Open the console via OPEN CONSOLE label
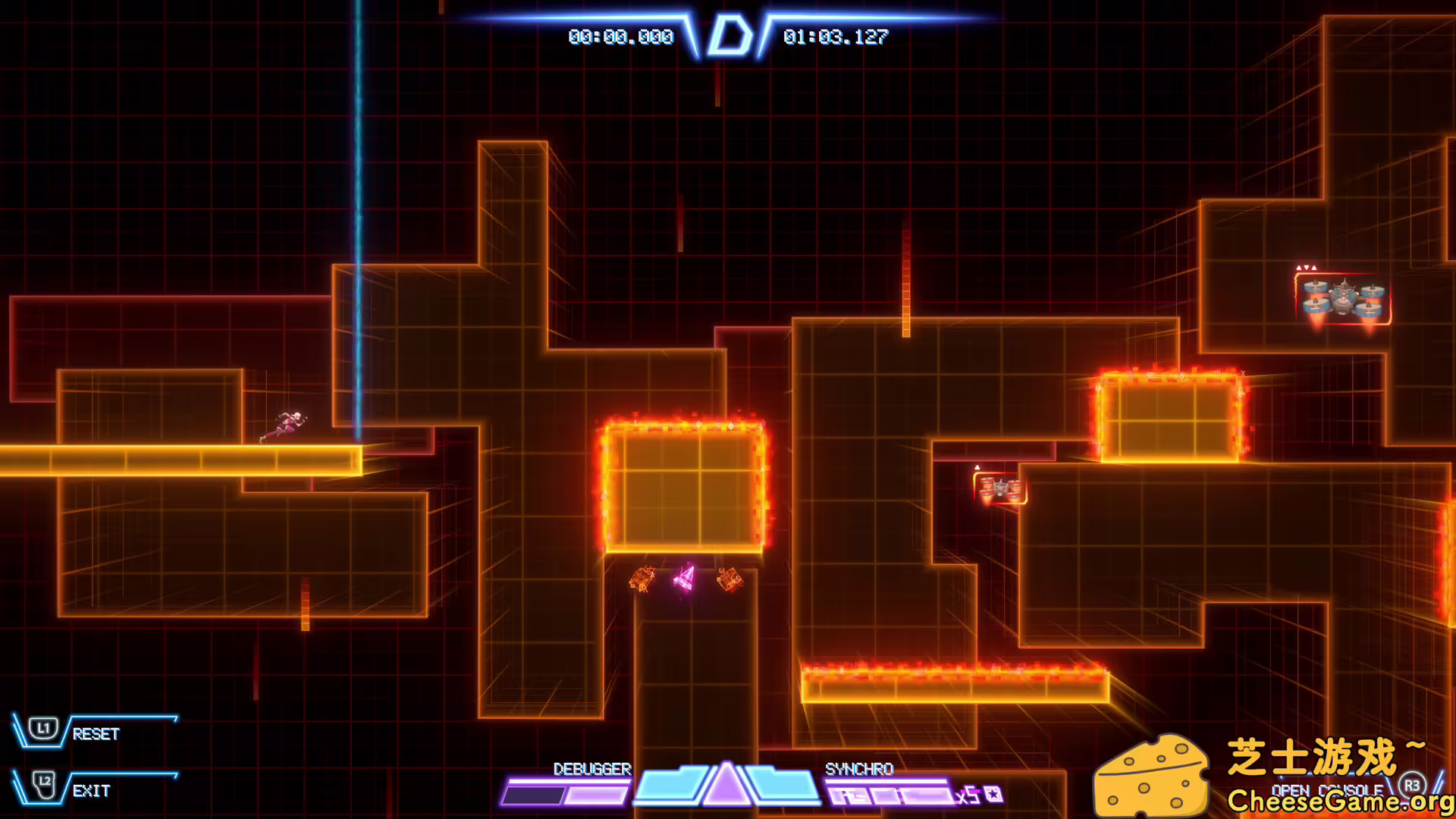1456x819 pixels. pos(1327,790)
